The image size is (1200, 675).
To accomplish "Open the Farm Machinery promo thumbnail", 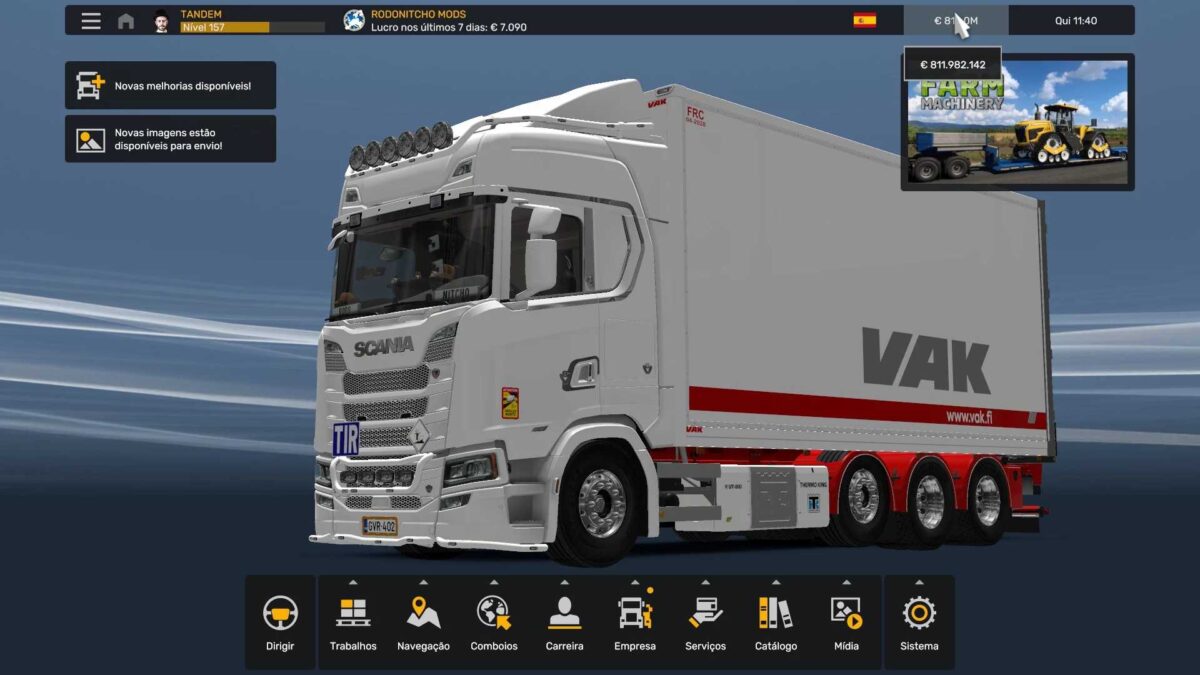I will click(x=1018, y=122).
